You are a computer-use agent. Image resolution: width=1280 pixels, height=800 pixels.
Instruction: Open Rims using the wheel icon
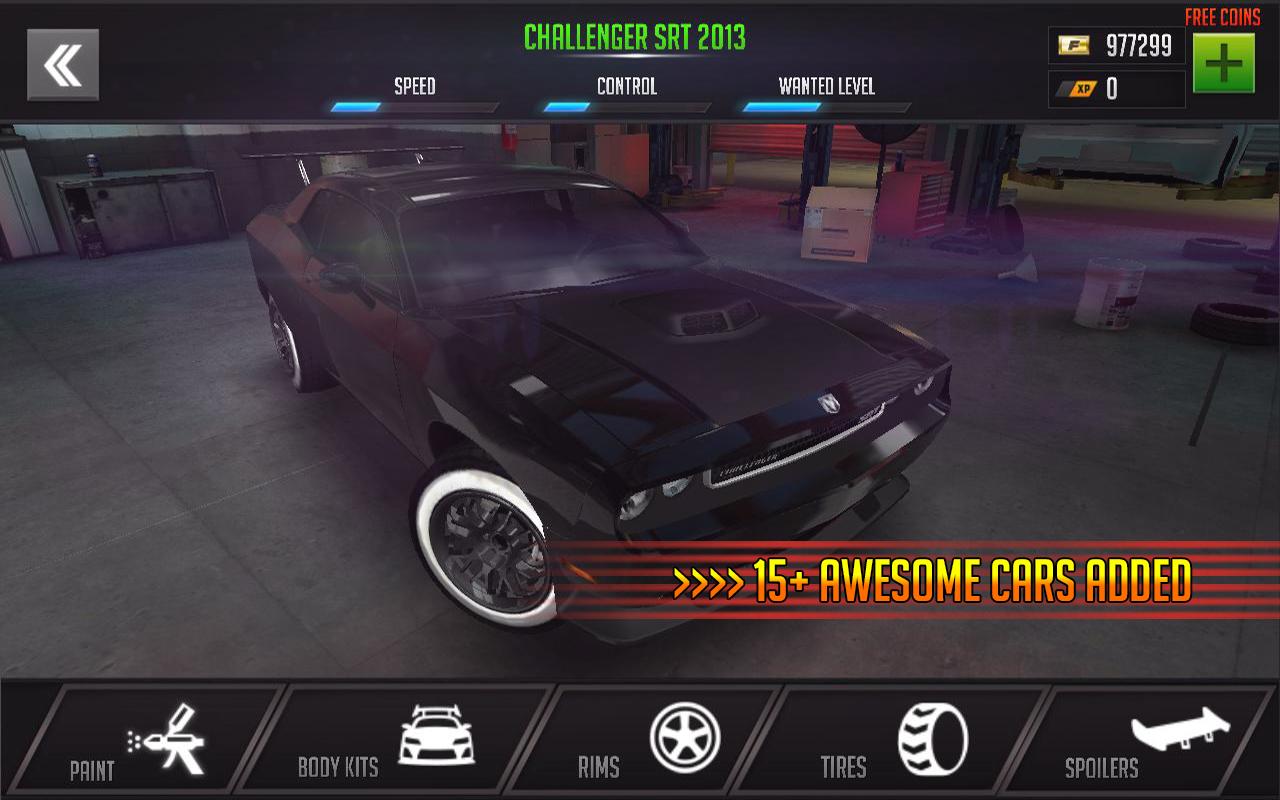click(x=686, y=736)
